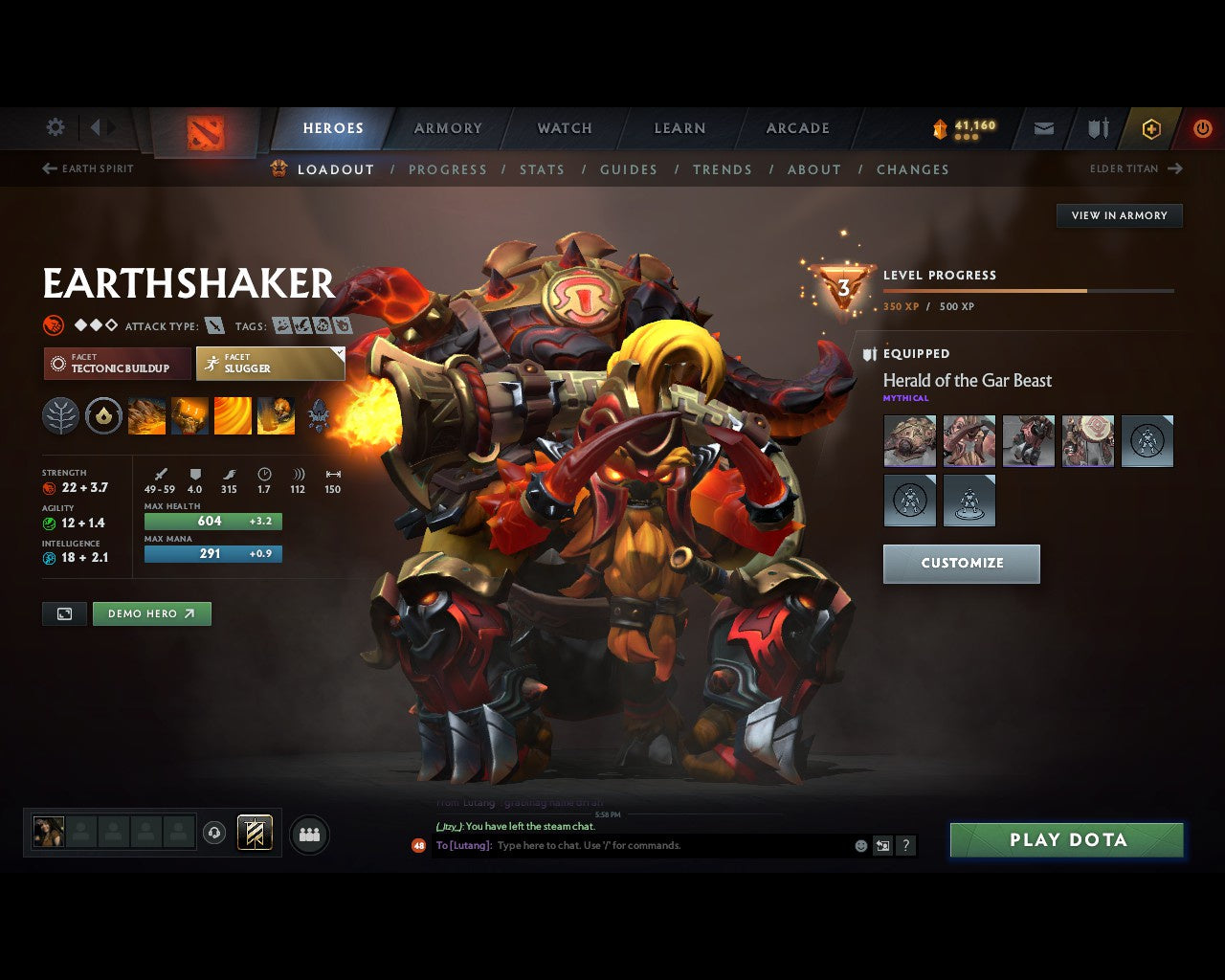Click the Demo Hero button
The image size is (1225, 980).
(151, 613)
